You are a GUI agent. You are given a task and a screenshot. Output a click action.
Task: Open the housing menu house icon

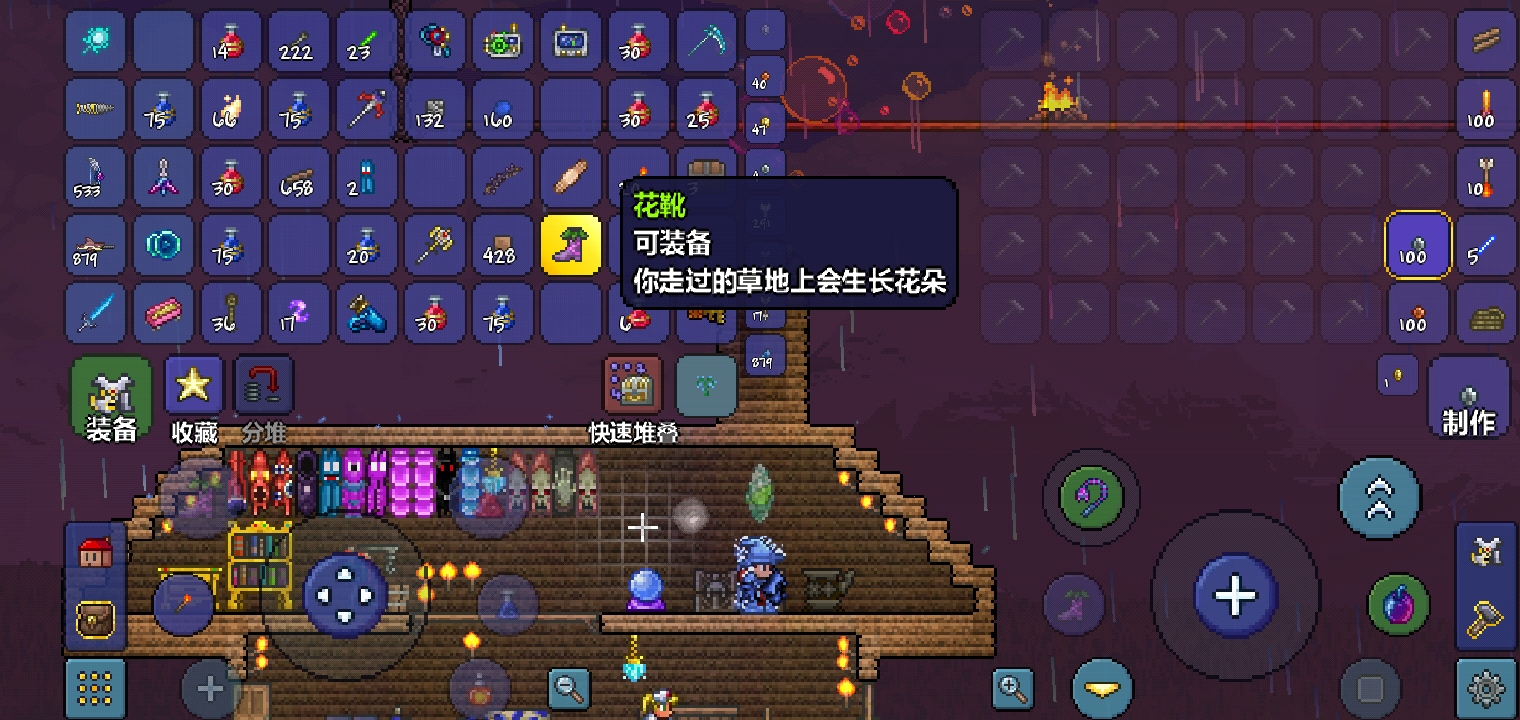point(95,553)
